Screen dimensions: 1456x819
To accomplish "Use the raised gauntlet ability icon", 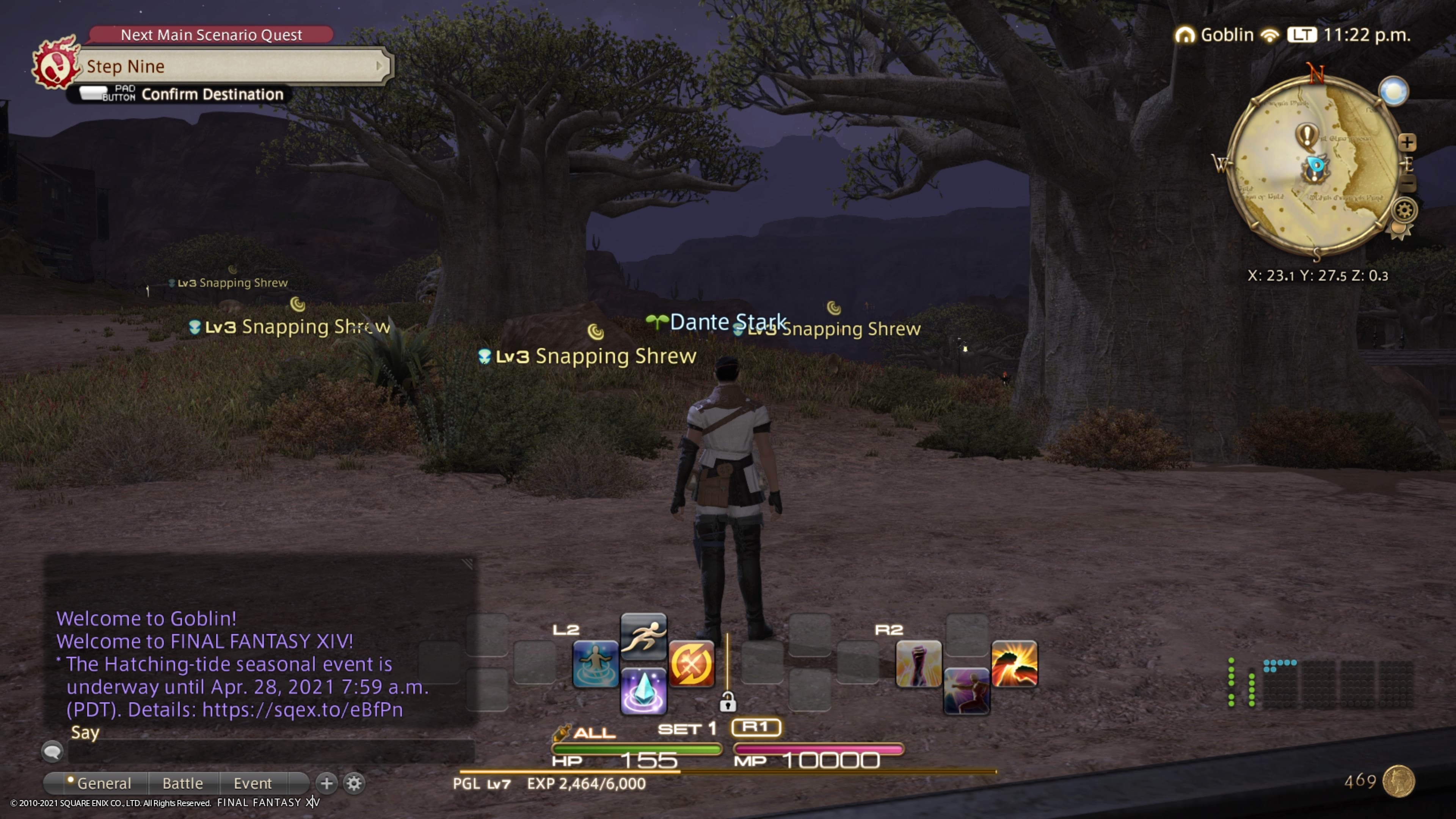I will click(x=918, y=664).
